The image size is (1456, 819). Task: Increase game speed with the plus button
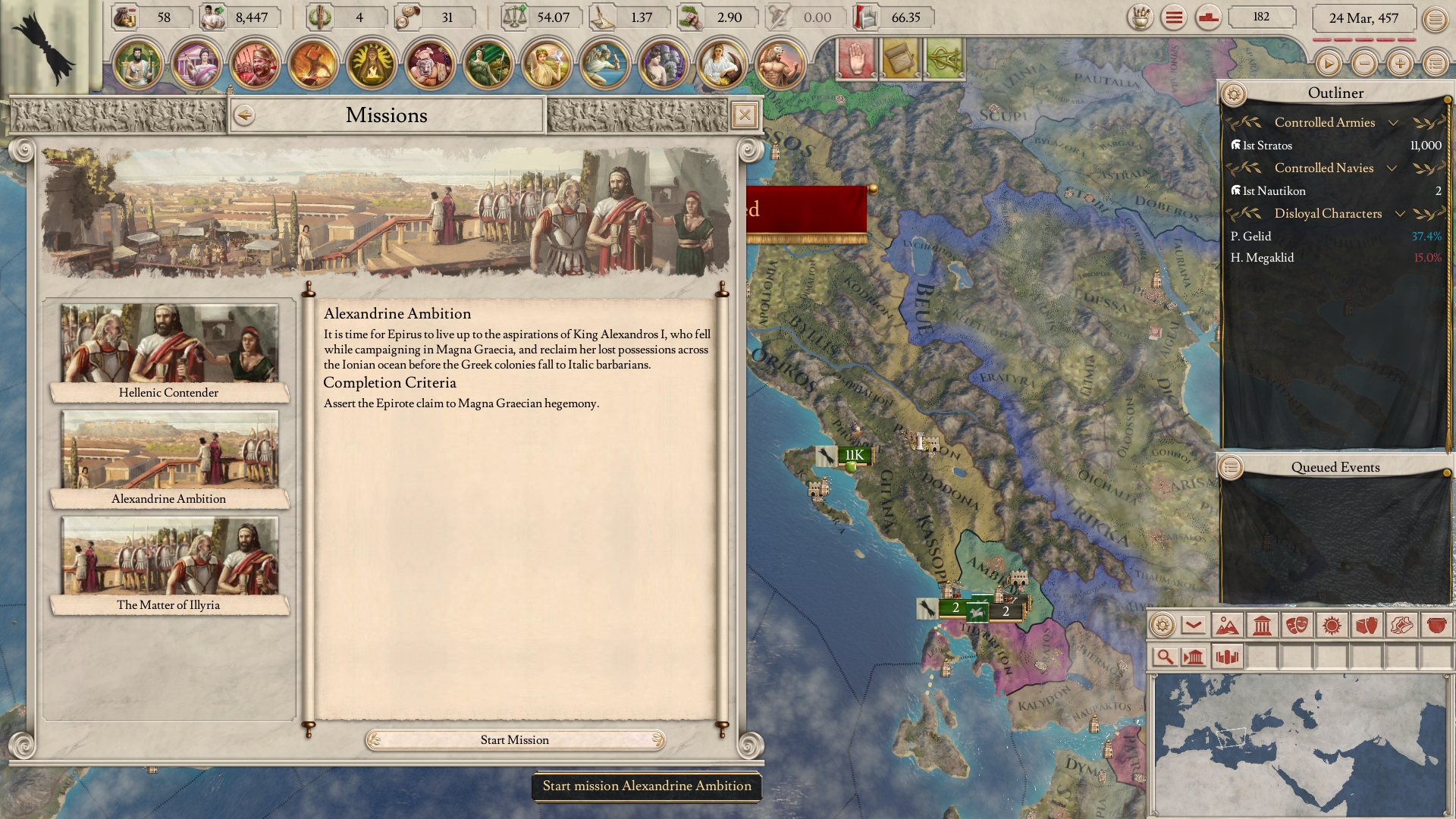point(1400,64)
